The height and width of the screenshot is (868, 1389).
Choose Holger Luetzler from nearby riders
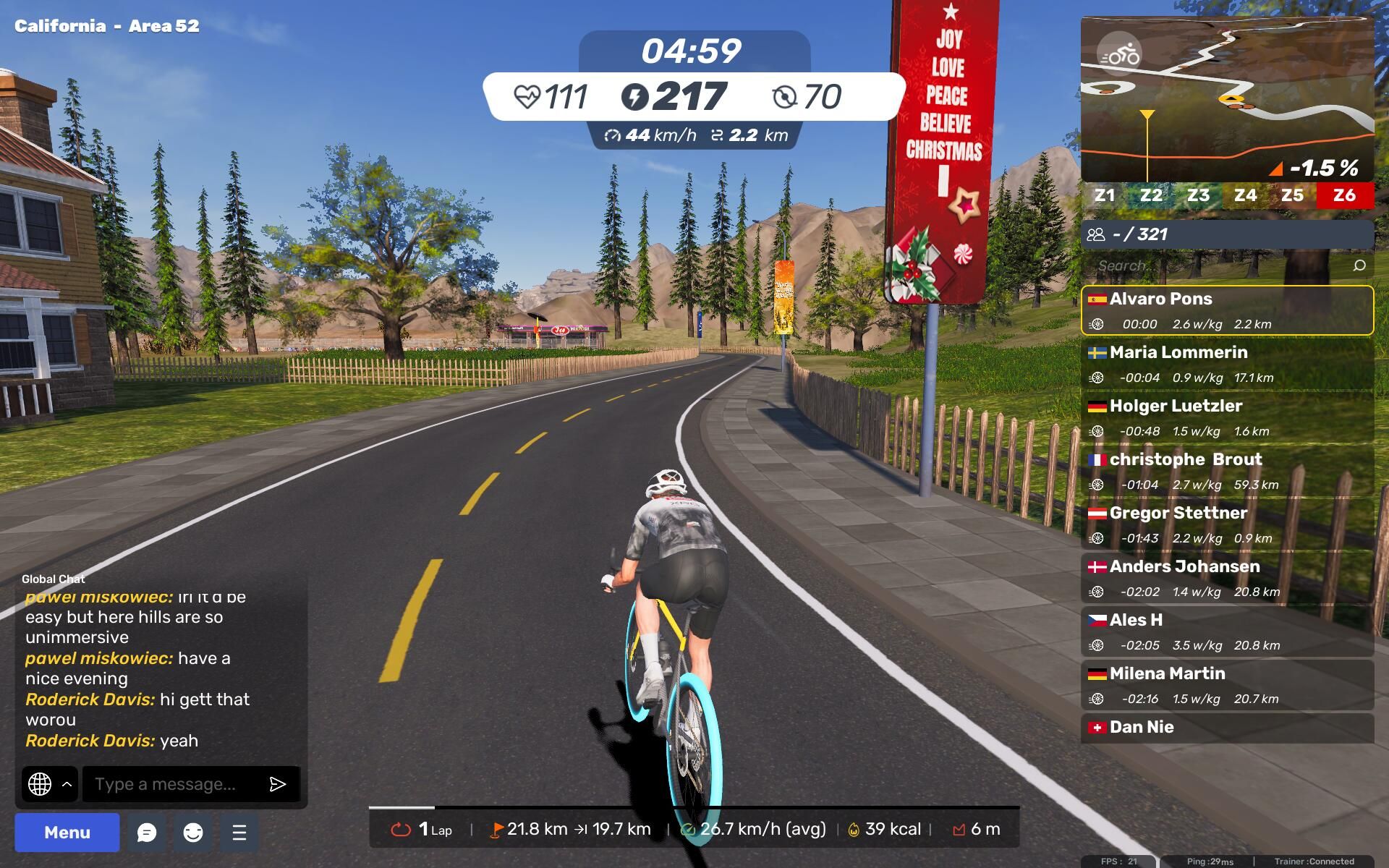coord(1227,417)
